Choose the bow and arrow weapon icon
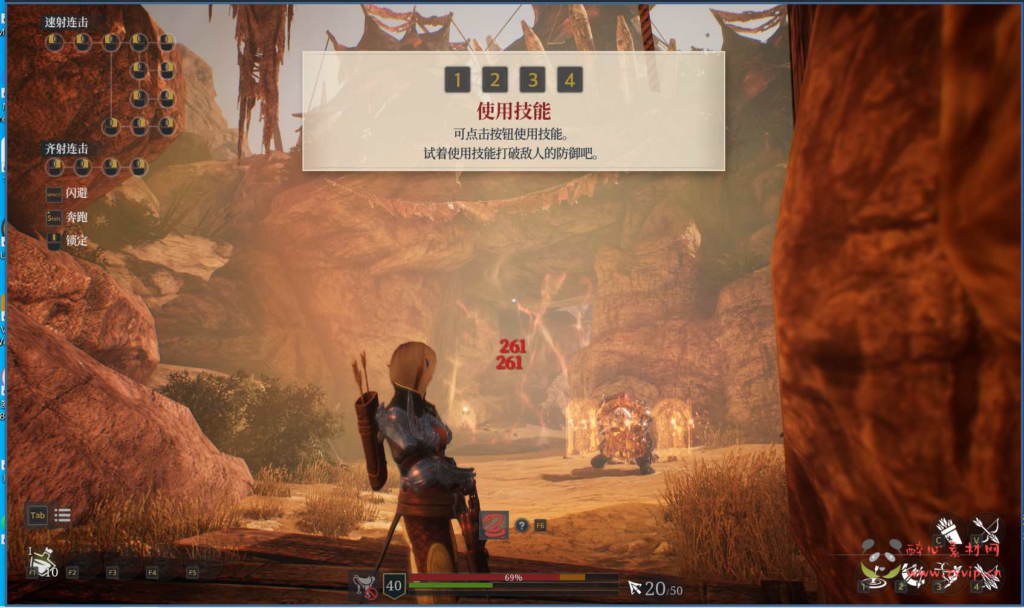Viewport: 1024px width, 608px height. 986,531
